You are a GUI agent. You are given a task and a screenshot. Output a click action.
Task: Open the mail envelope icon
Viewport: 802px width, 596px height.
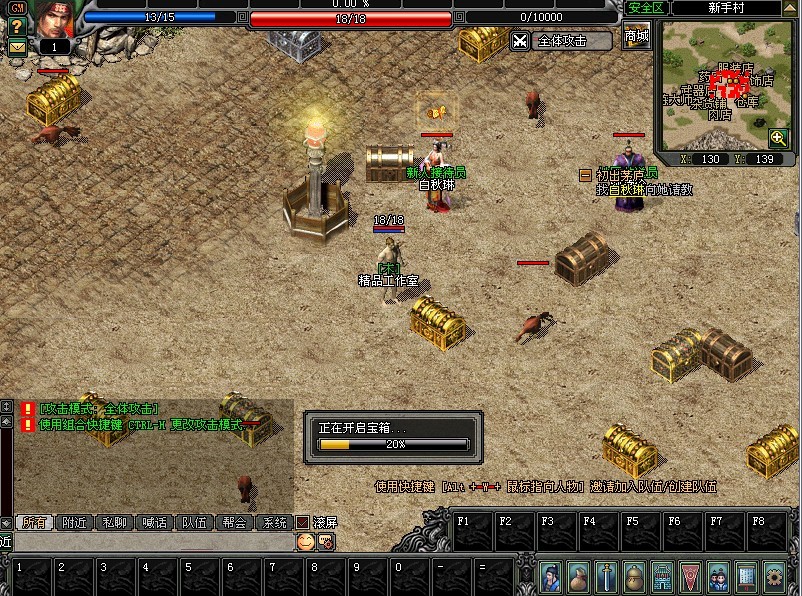click(x=17, y=46)
